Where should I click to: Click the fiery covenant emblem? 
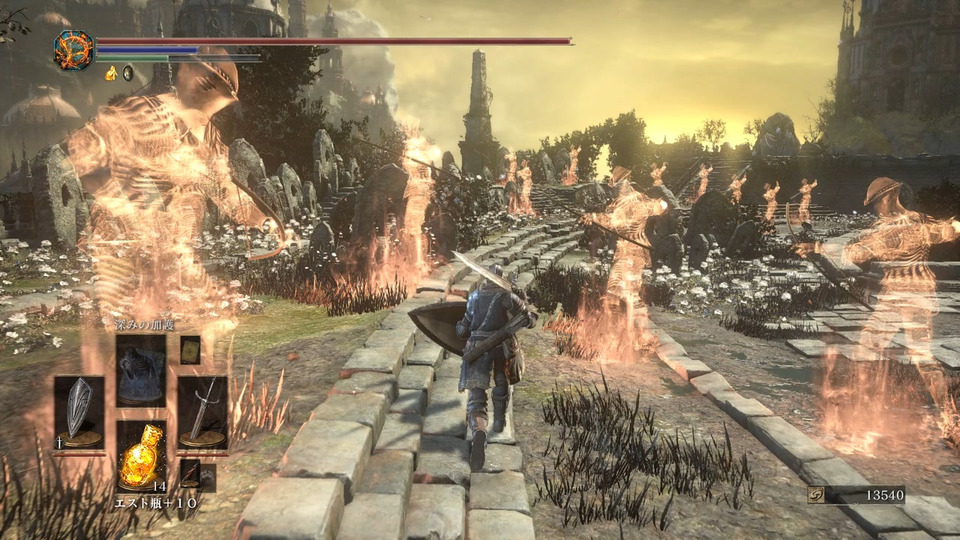(x=73, y=50)
